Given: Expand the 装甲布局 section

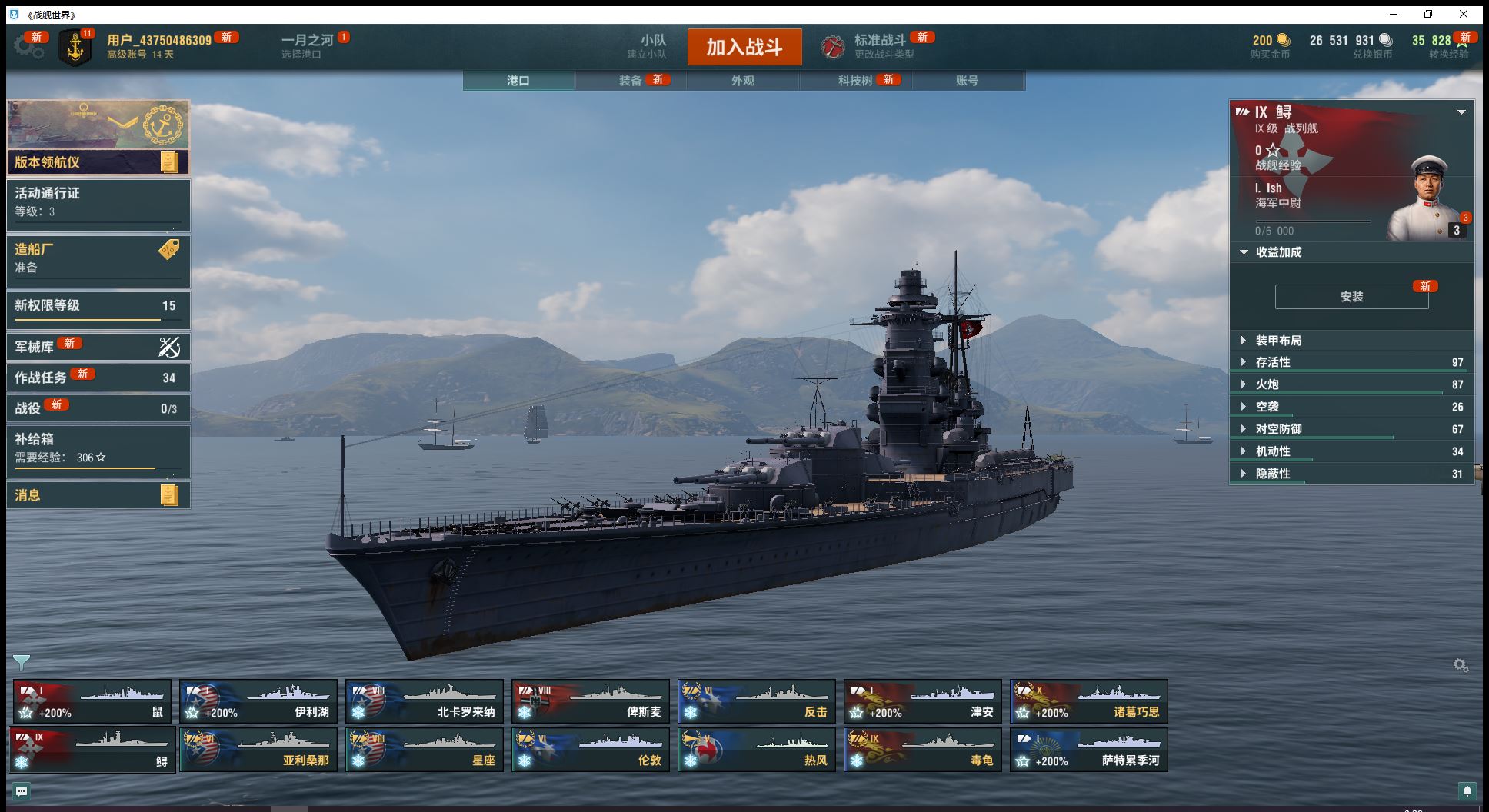Looking at the screenshot, I should (x=1278, y=341).
